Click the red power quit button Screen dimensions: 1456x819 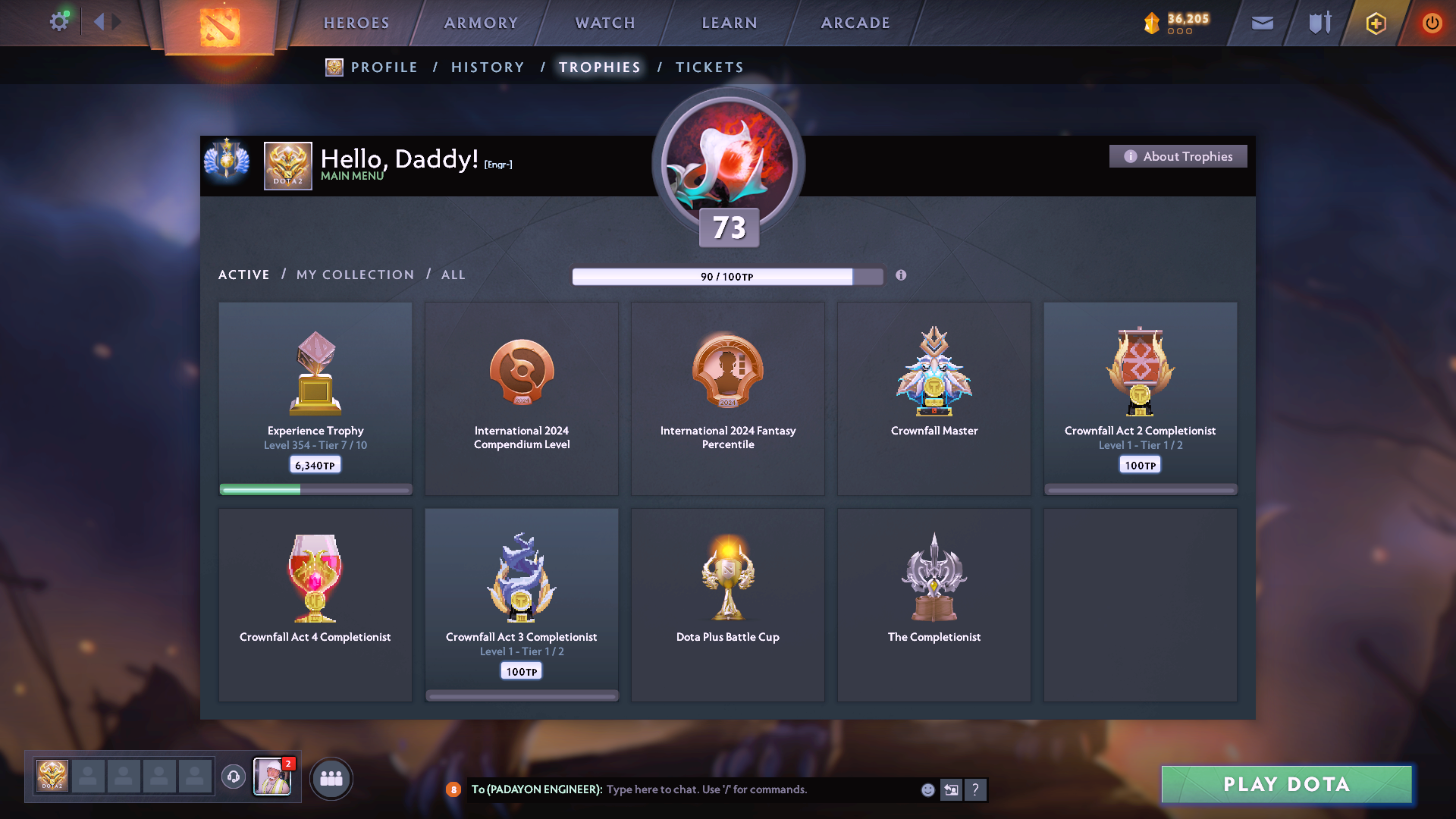tap(1432, 23)
